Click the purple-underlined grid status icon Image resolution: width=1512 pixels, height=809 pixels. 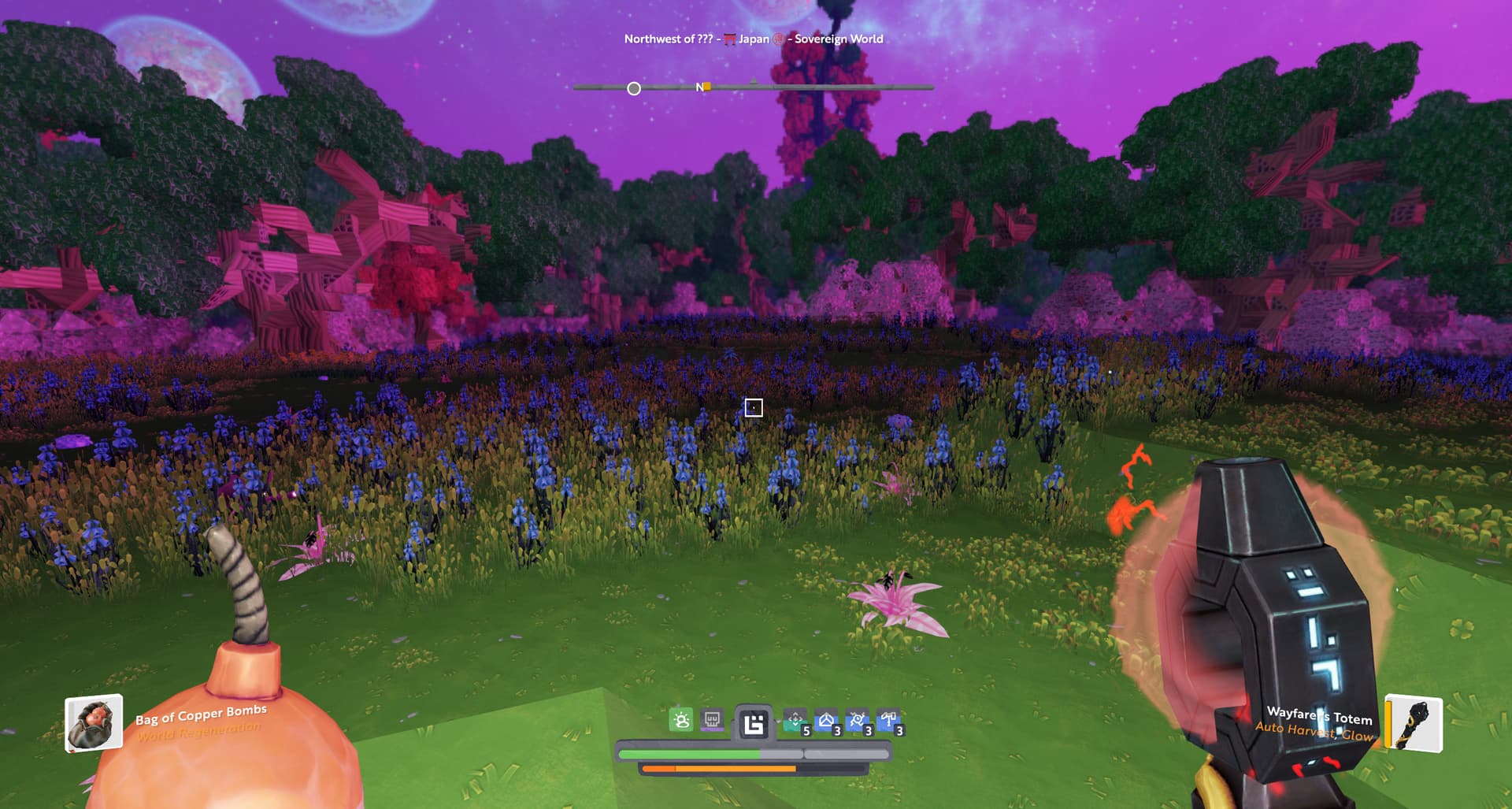coord(713,720)
